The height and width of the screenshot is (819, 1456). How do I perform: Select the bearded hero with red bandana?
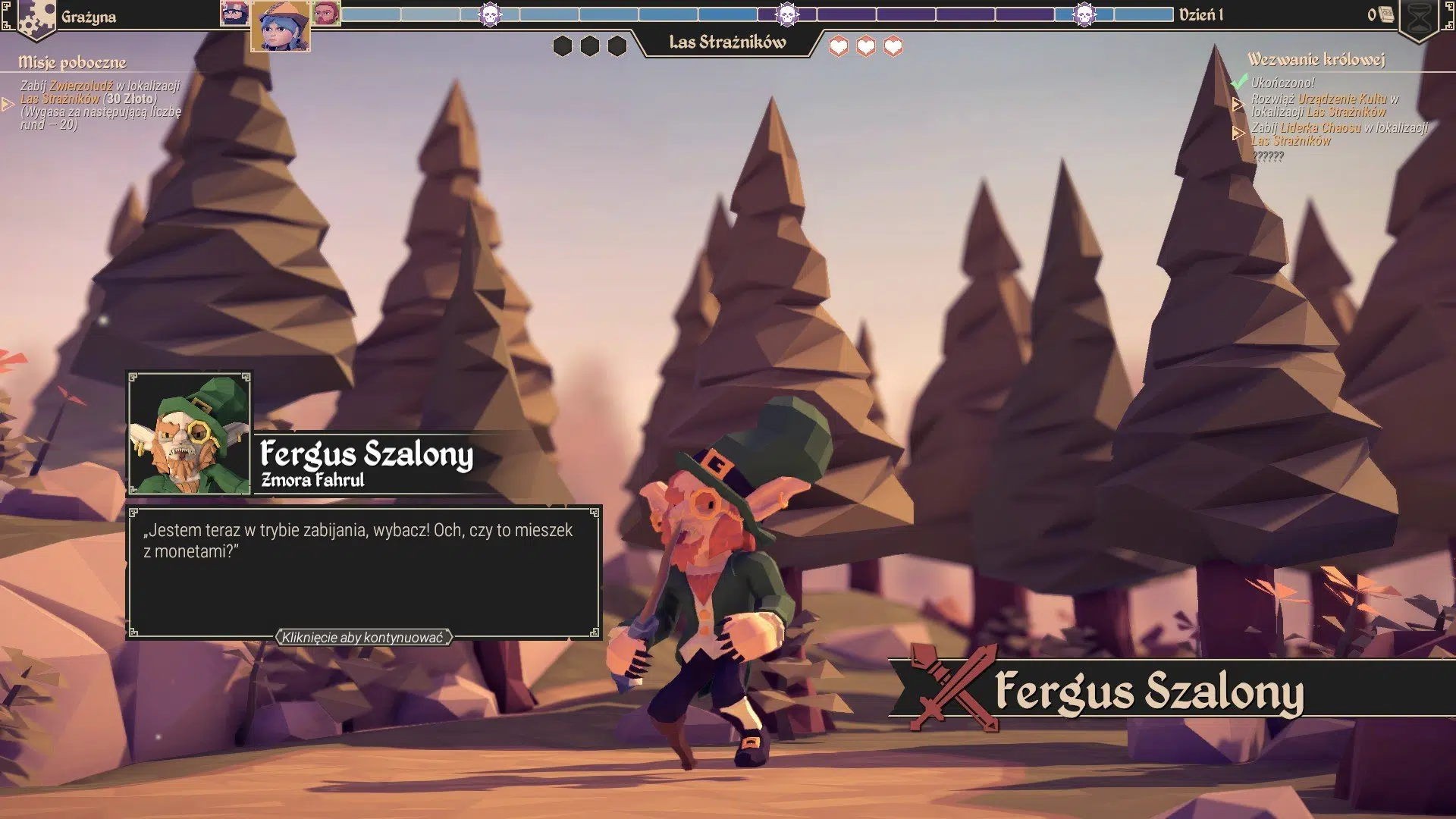pos(234,13)
